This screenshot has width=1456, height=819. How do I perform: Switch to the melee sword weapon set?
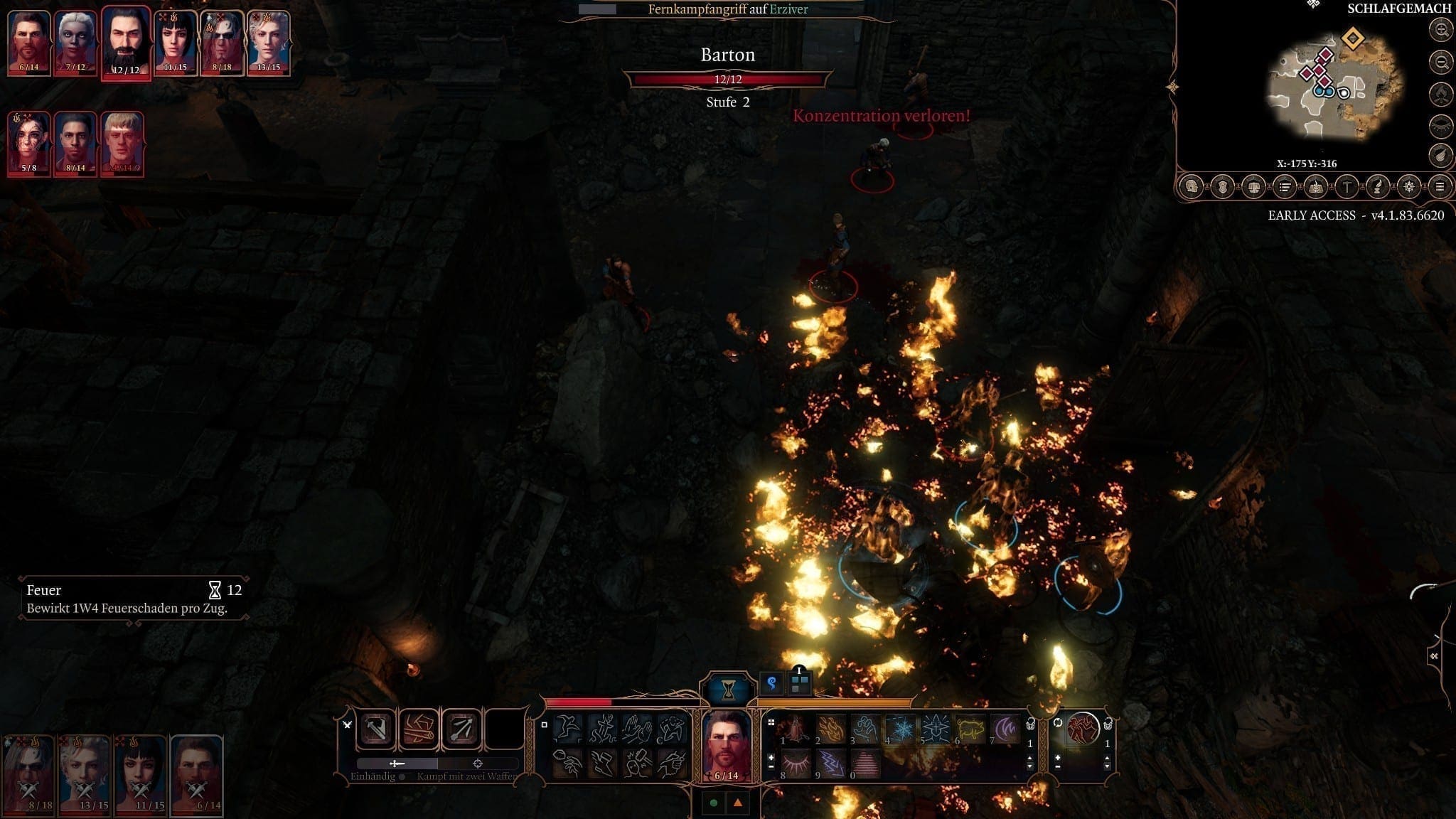(397, 764)
